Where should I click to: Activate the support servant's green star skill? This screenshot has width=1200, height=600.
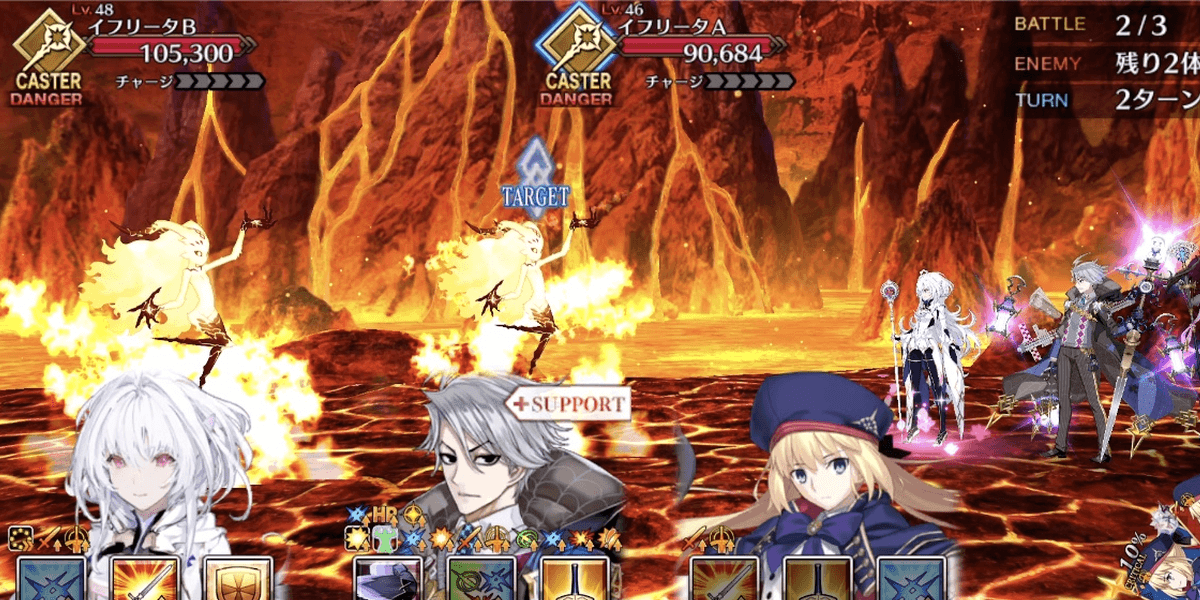coord(482,580)
